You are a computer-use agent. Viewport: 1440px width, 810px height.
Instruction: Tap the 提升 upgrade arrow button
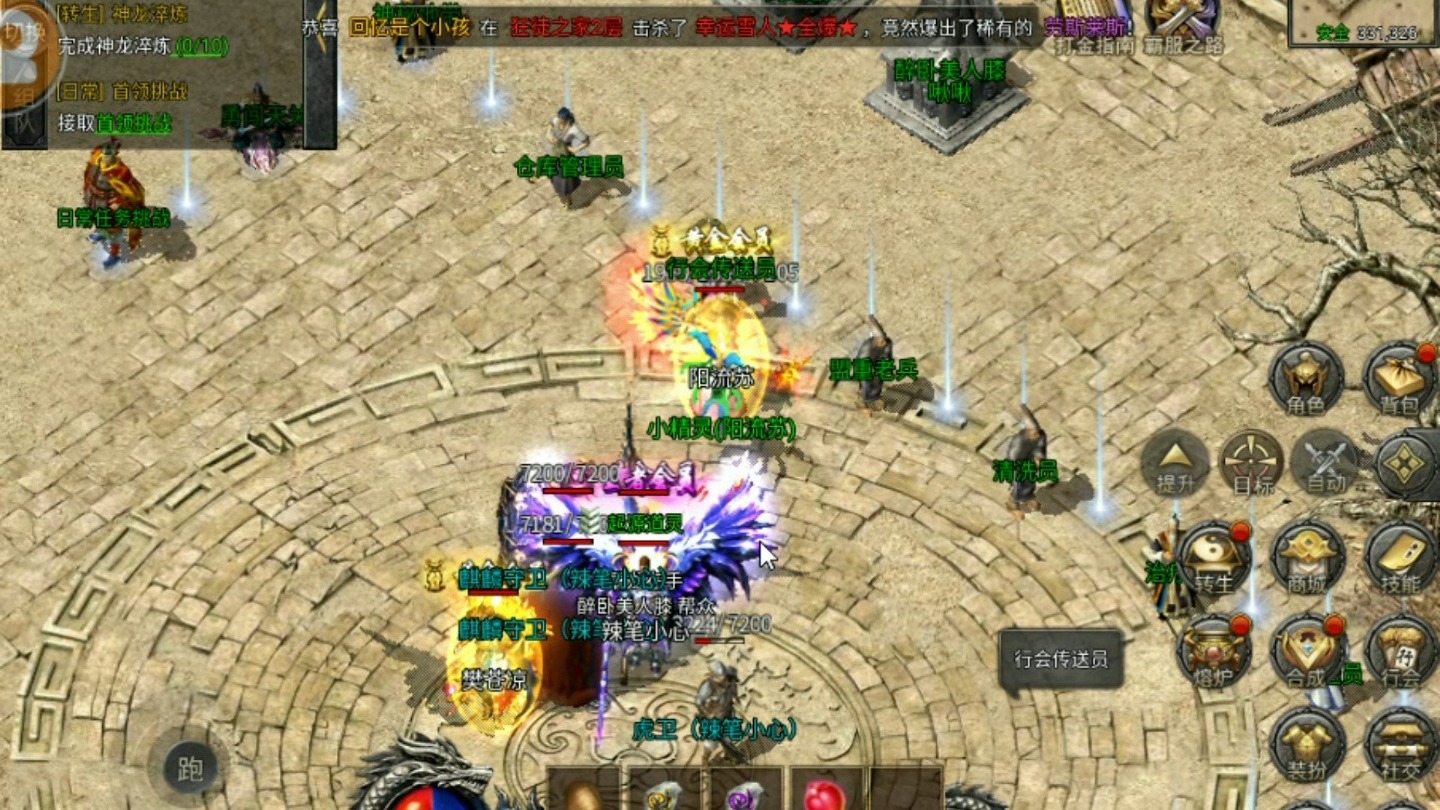tap(1175, 461)
